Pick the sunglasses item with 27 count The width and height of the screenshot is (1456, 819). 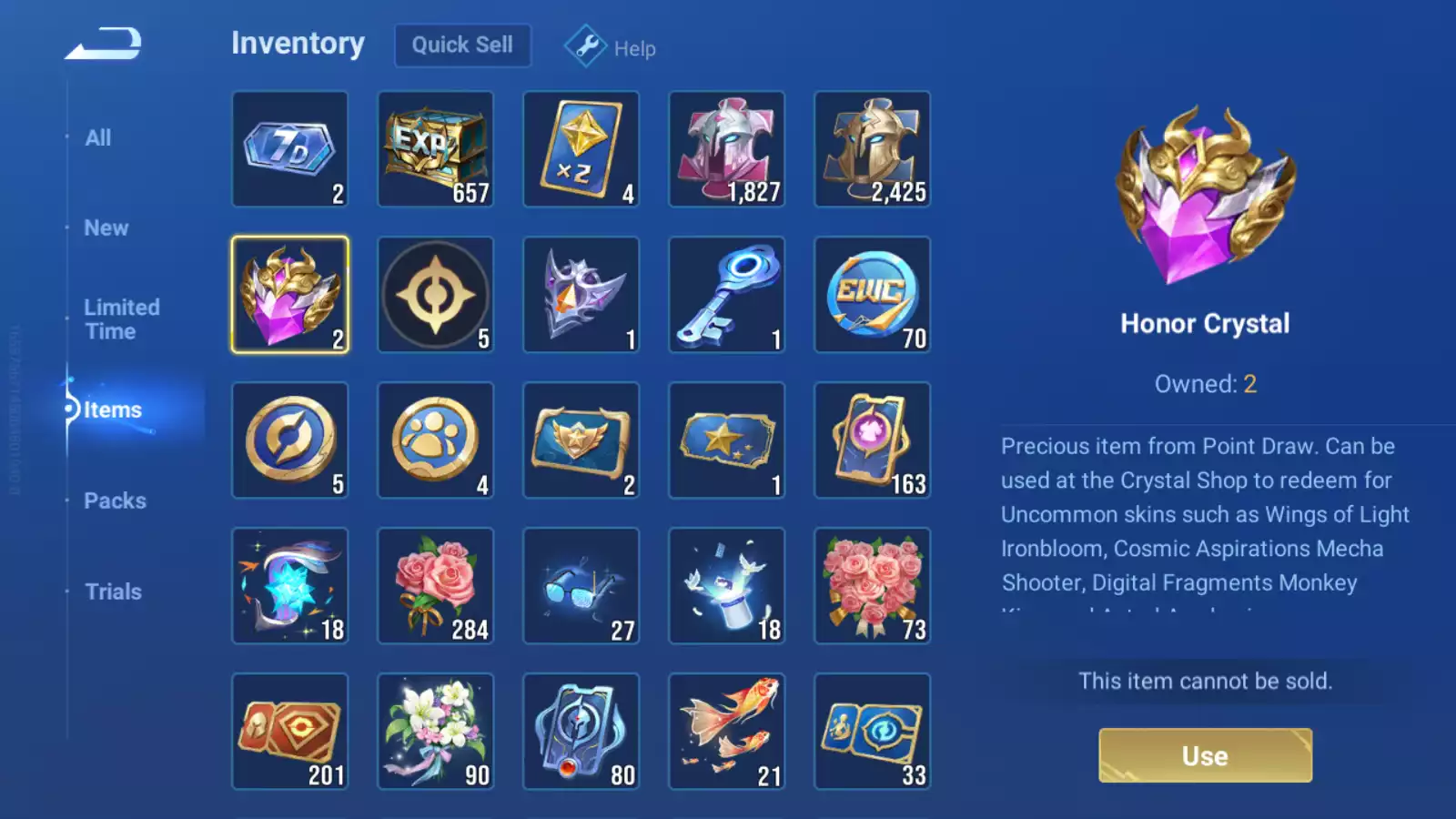tap(581, 586)
